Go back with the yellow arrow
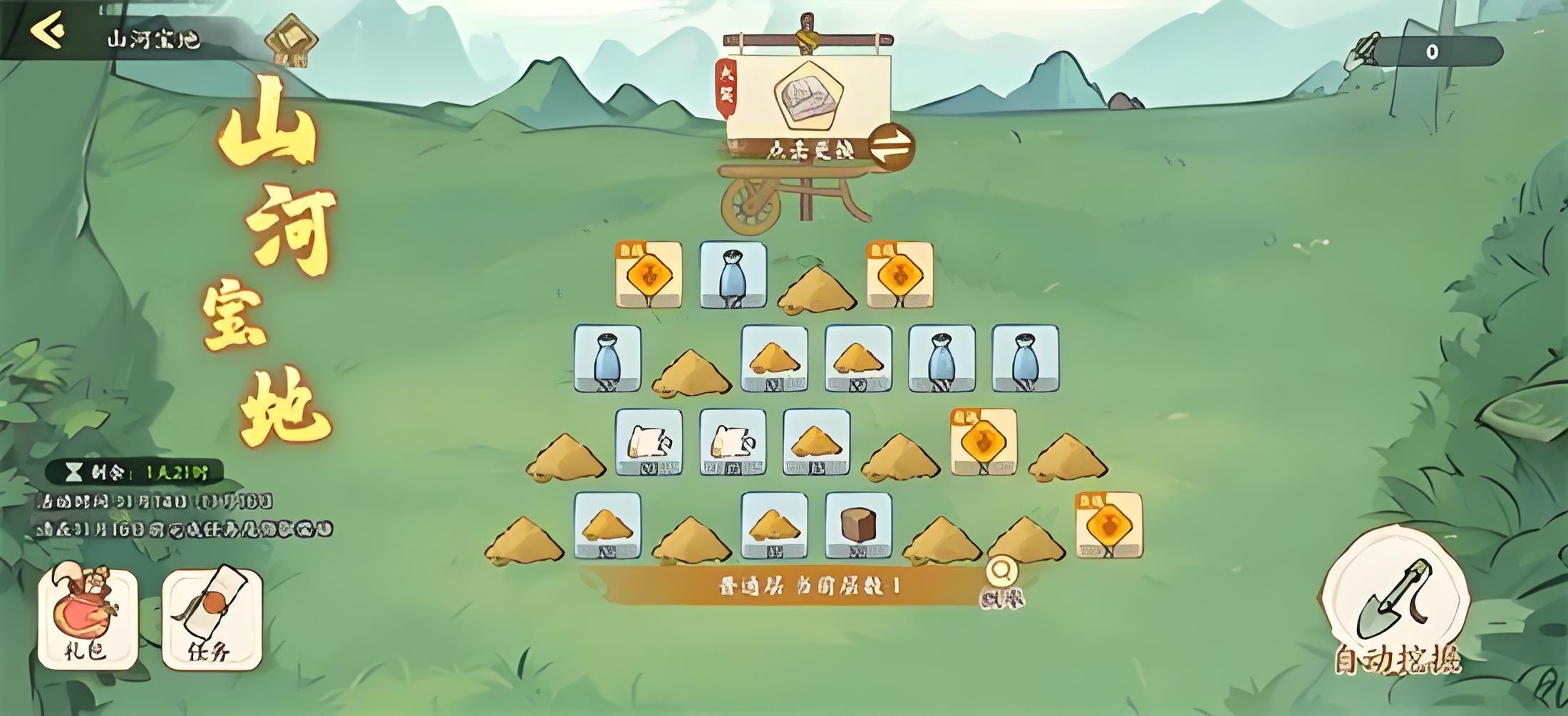 48,31
